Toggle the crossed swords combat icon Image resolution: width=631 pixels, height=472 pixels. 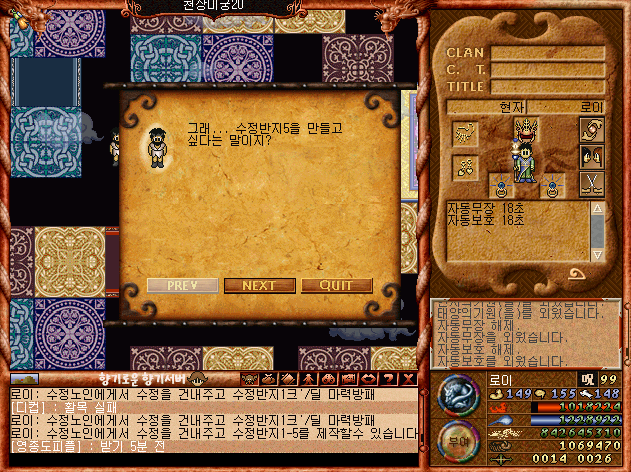[592, 184]
